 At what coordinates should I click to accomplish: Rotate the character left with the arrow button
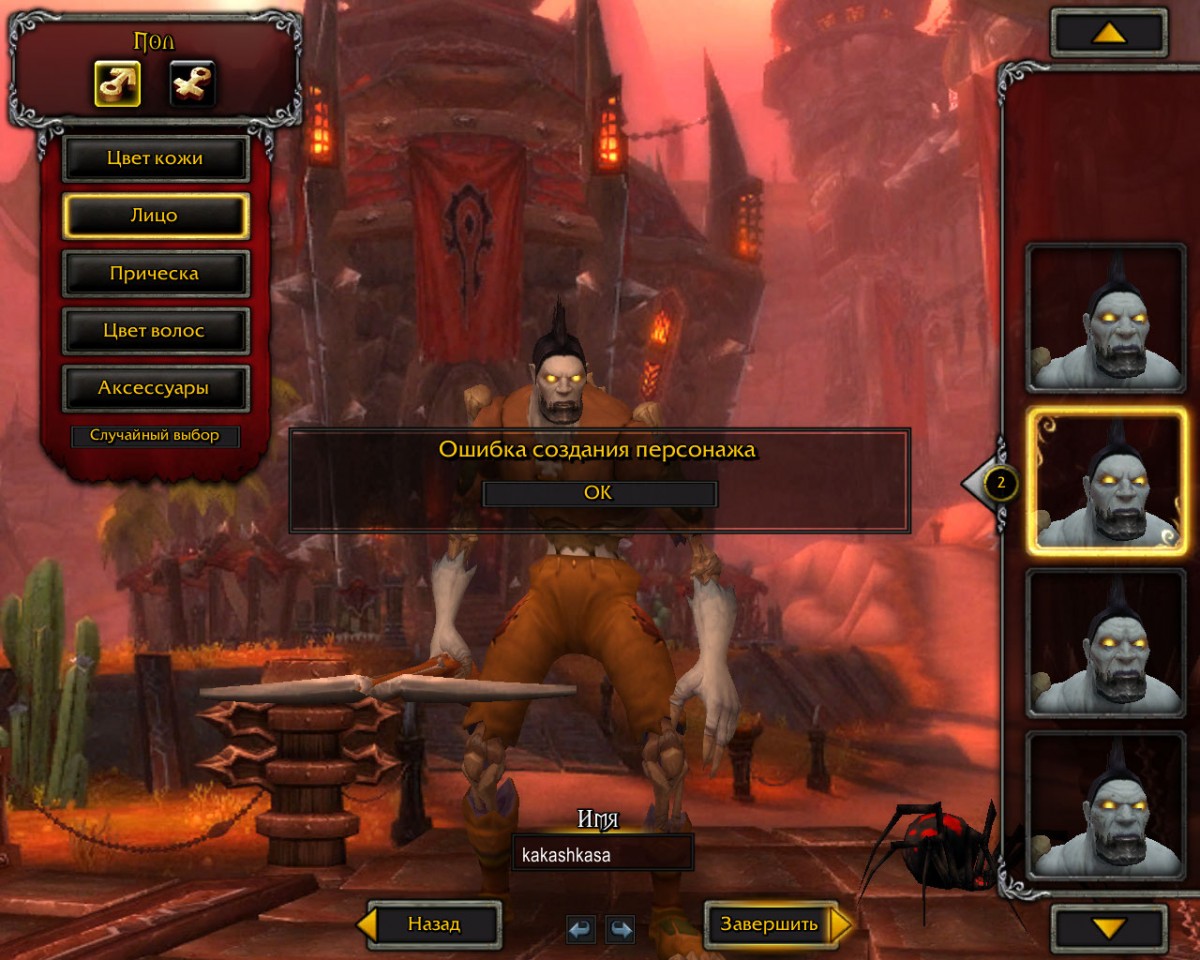click(x=581, y=930)
